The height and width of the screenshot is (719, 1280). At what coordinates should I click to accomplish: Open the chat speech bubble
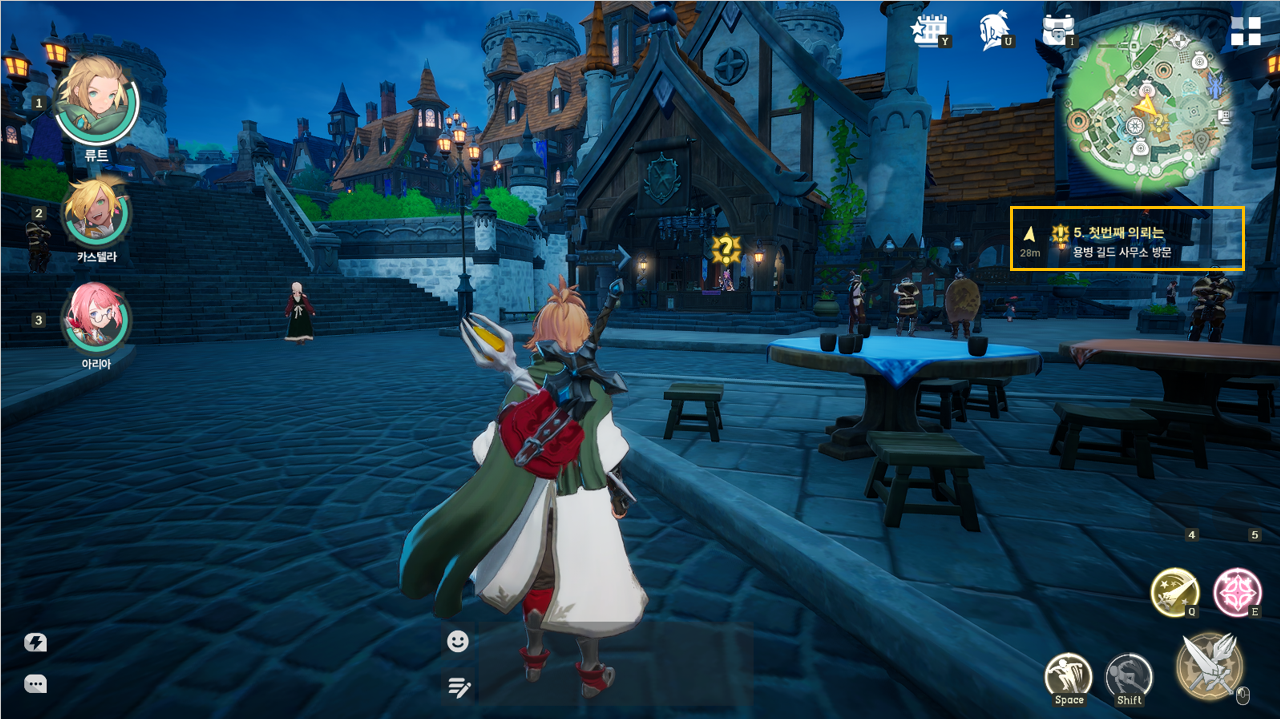click(36, 685)
